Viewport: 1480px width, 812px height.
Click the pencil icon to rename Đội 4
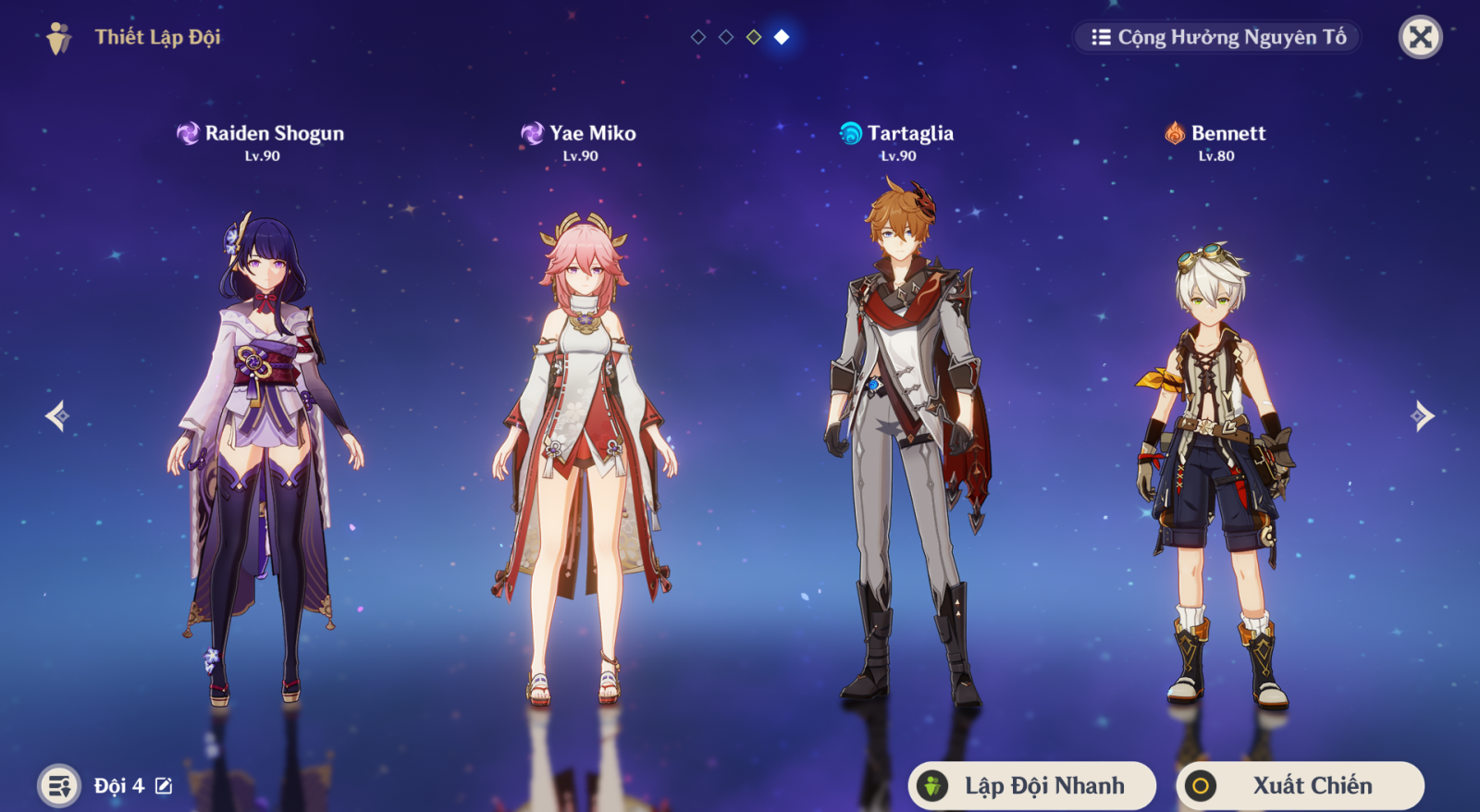[x=163, y=785]
